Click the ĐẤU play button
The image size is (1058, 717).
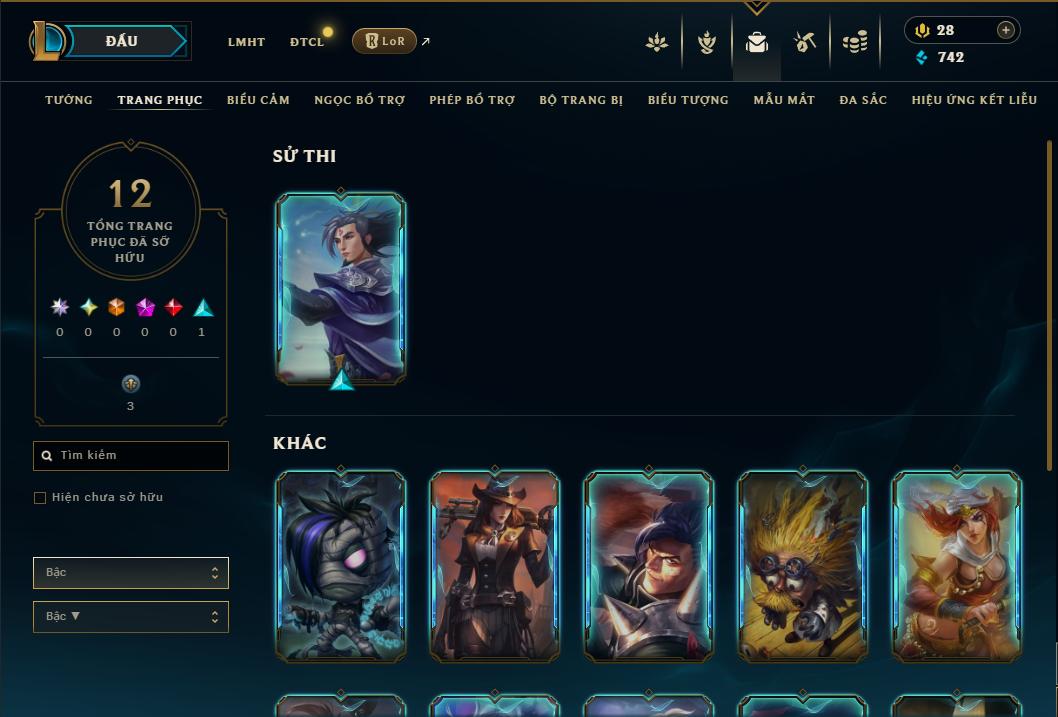coord(122,41)
